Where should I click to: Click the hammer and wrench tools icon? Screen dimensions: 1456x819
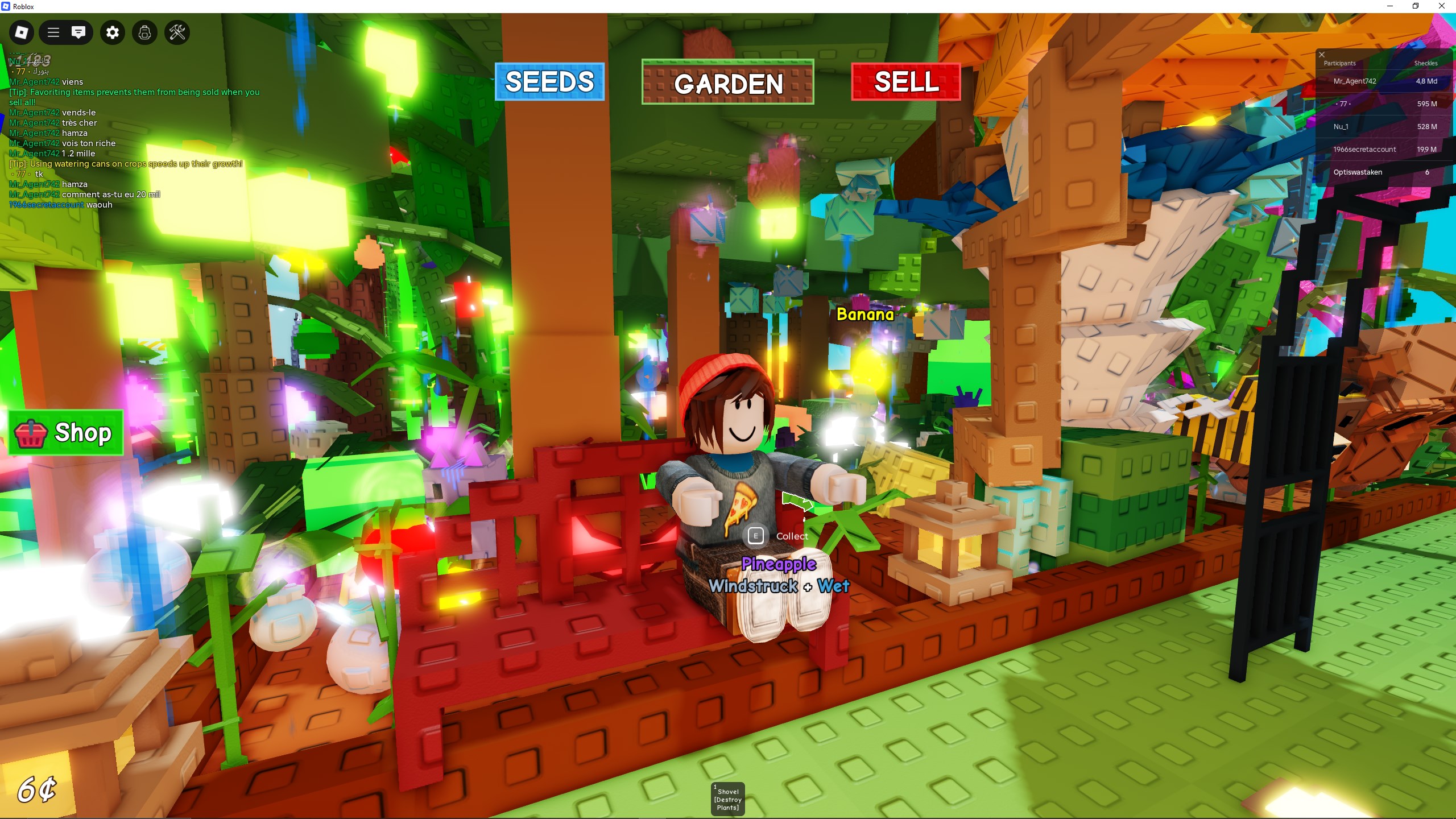pyautogui.click(x=177, y=32)
